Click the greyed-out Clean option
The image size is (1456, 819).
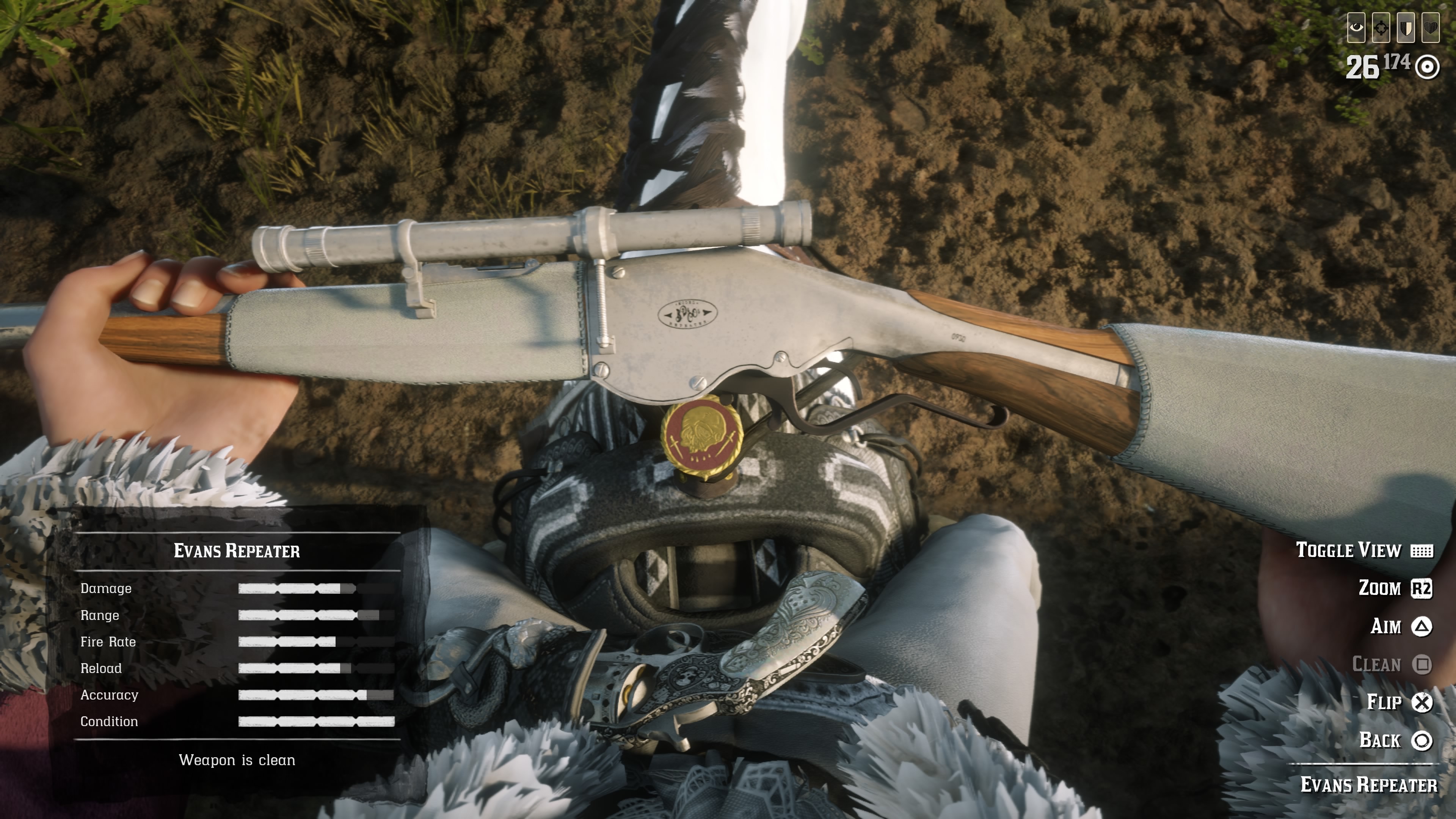point(1391,664)
